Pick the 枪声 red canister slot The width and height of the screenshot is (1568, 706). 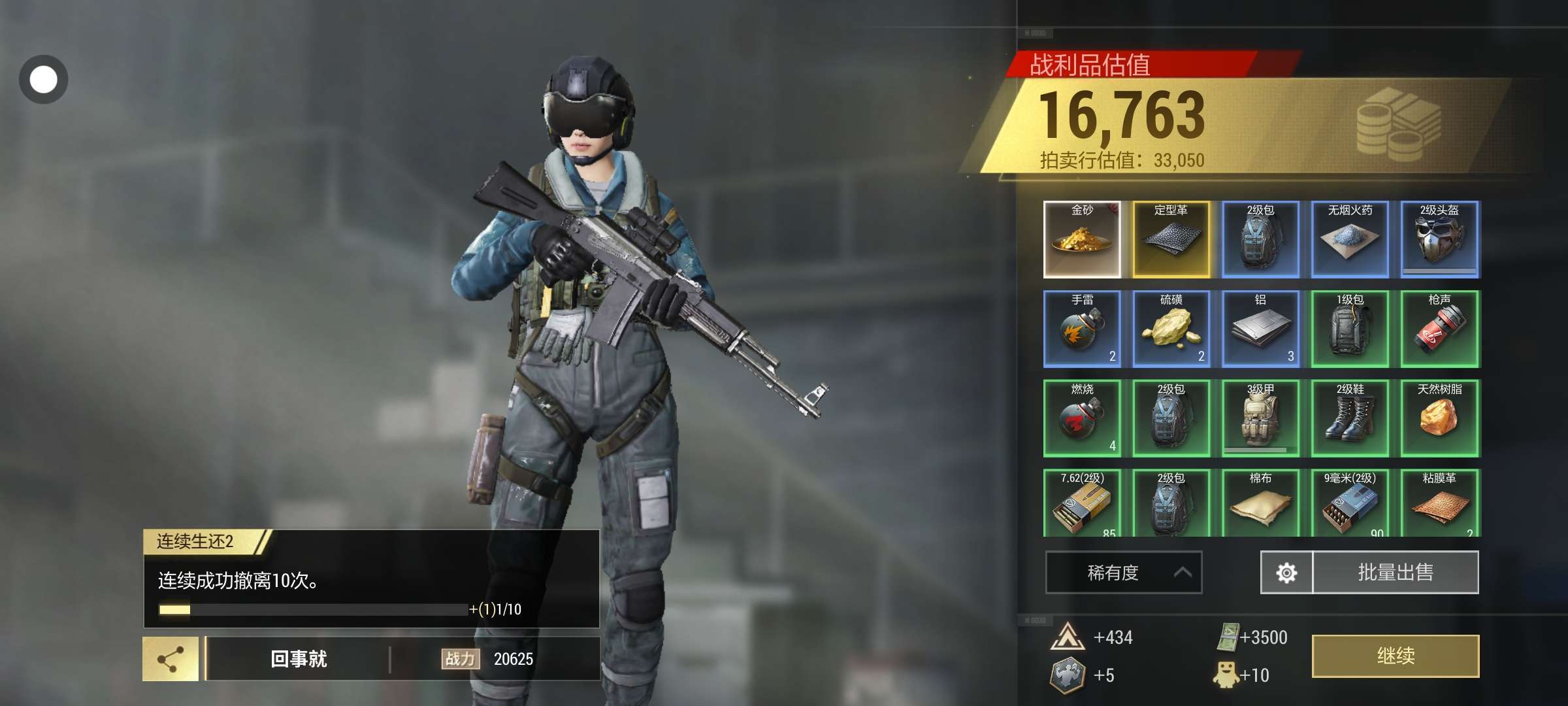pyautogui.click(x=1439, y=328)
